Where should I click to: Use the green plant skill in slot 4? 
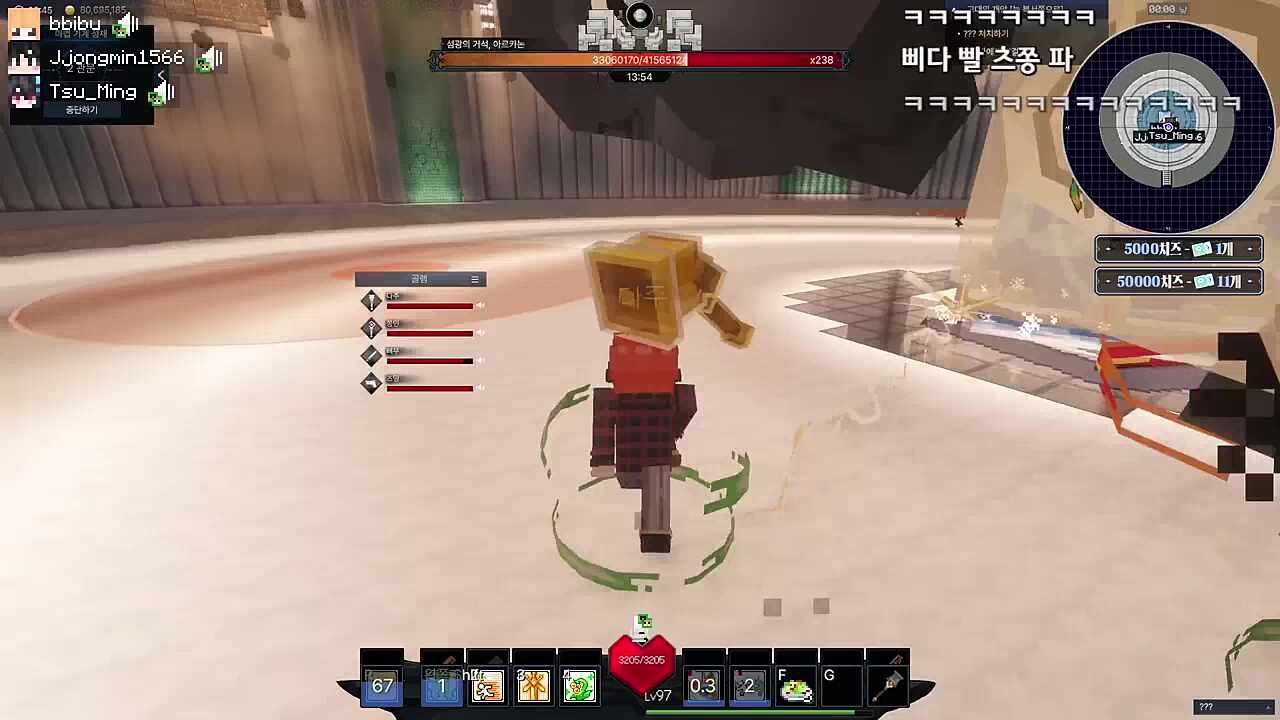[580, 685]
